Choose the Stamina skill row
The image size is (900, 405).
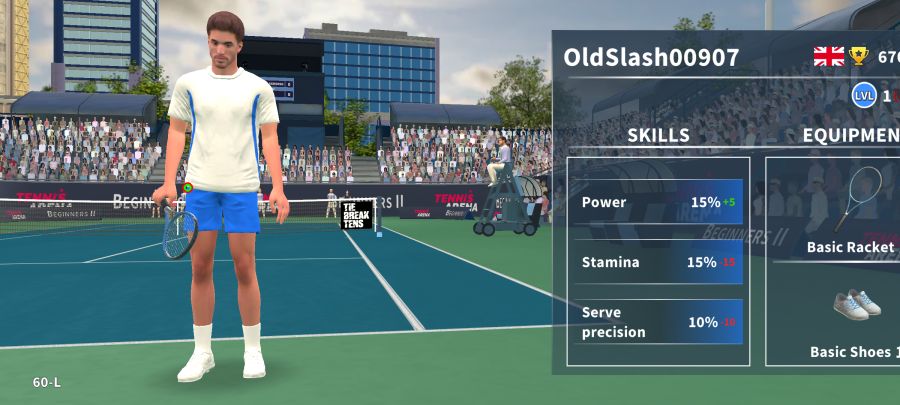(x=660, y=262)
